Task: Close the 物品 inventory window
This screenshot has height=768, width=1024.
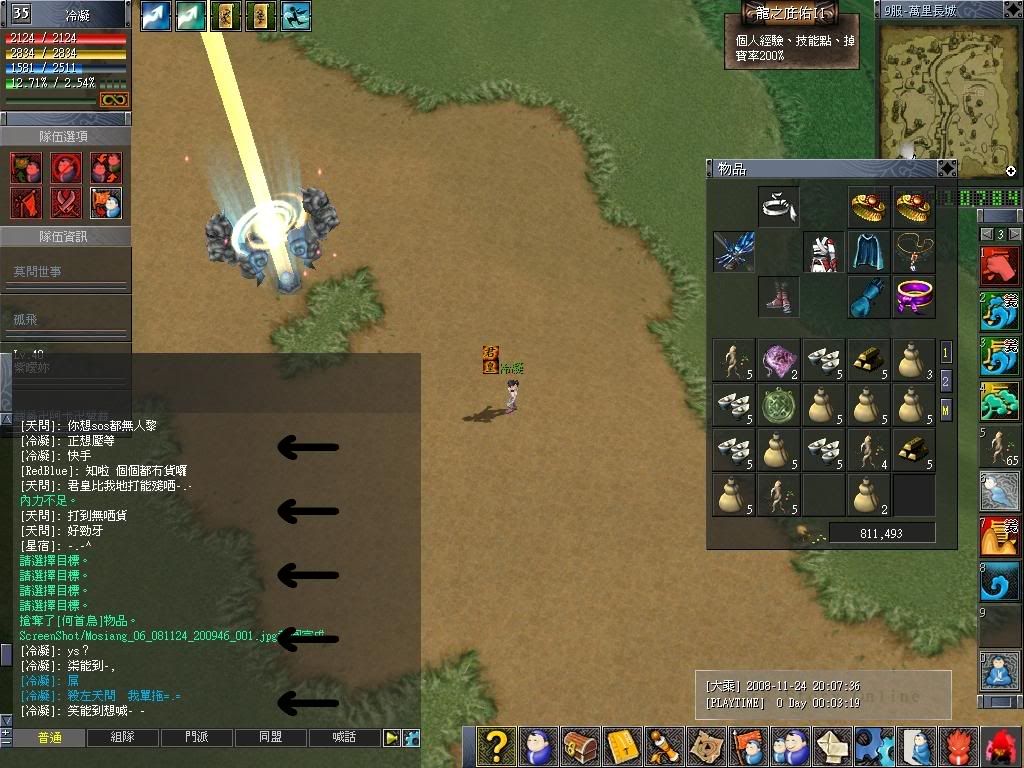Action: 946,169
